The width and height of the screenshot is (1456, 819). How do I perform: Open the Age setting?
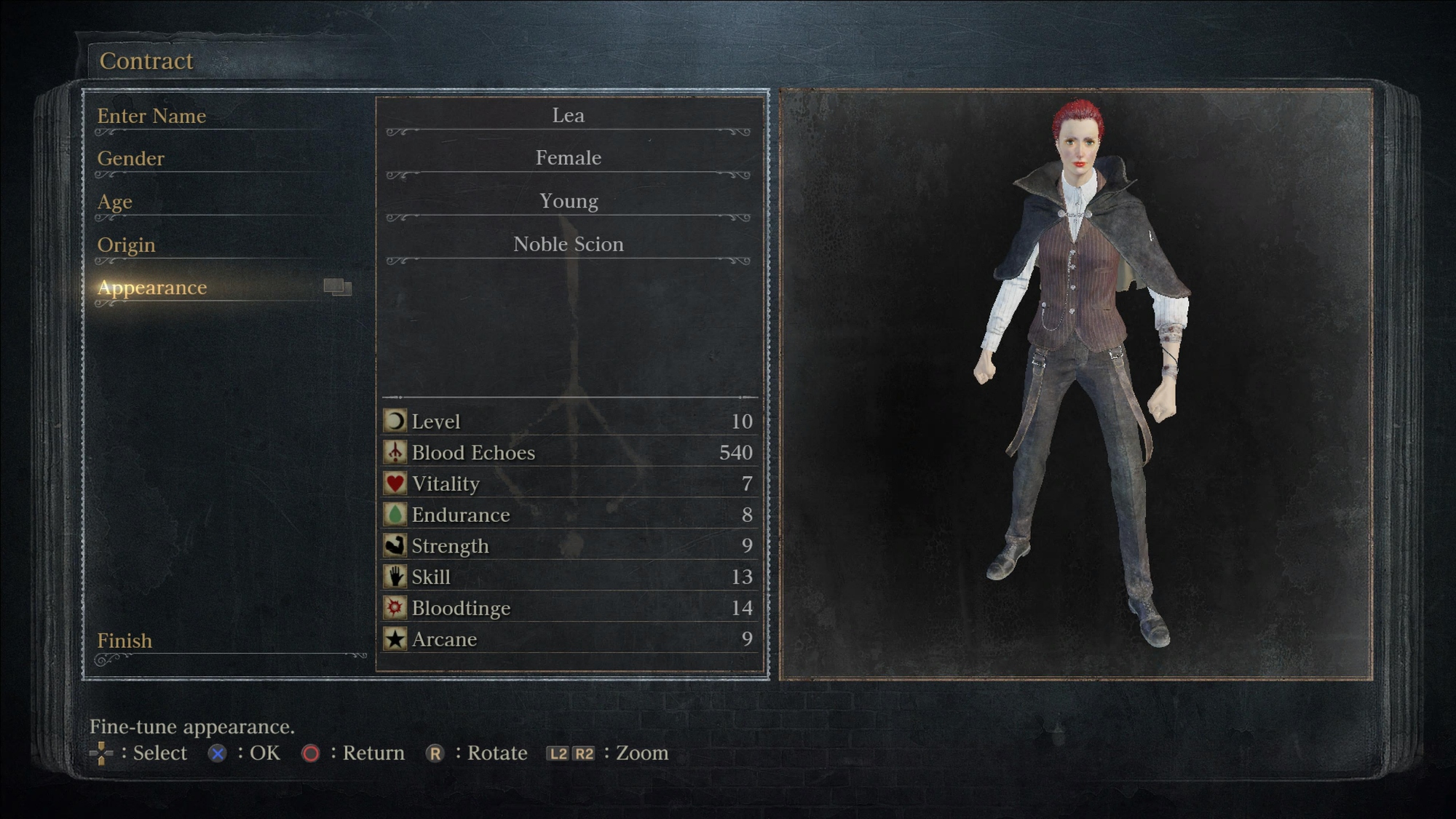(x=115, y=201)
